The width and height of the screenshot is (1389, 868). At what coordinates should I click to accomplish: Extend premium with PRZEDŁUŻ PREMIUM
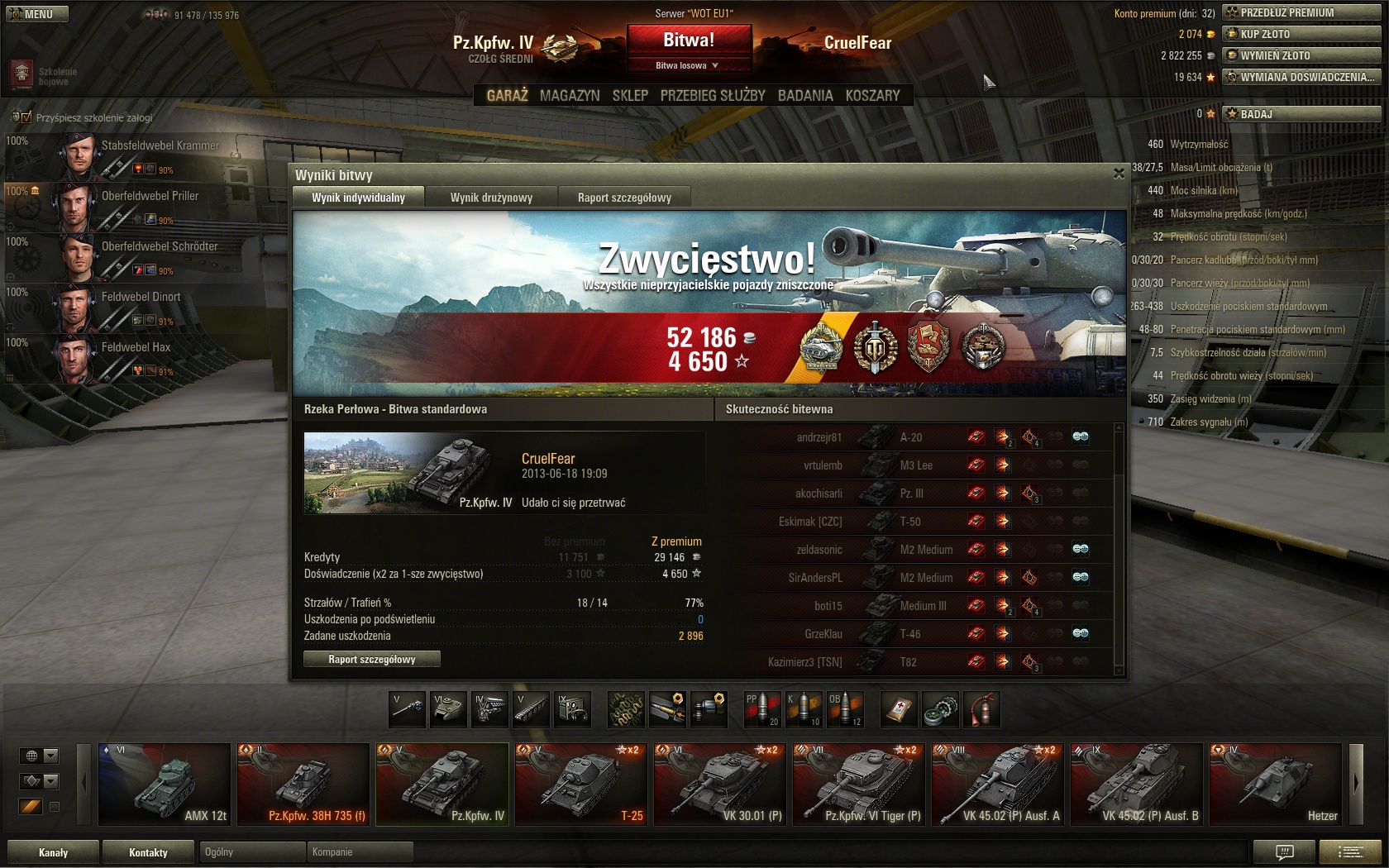(1301, 12)
